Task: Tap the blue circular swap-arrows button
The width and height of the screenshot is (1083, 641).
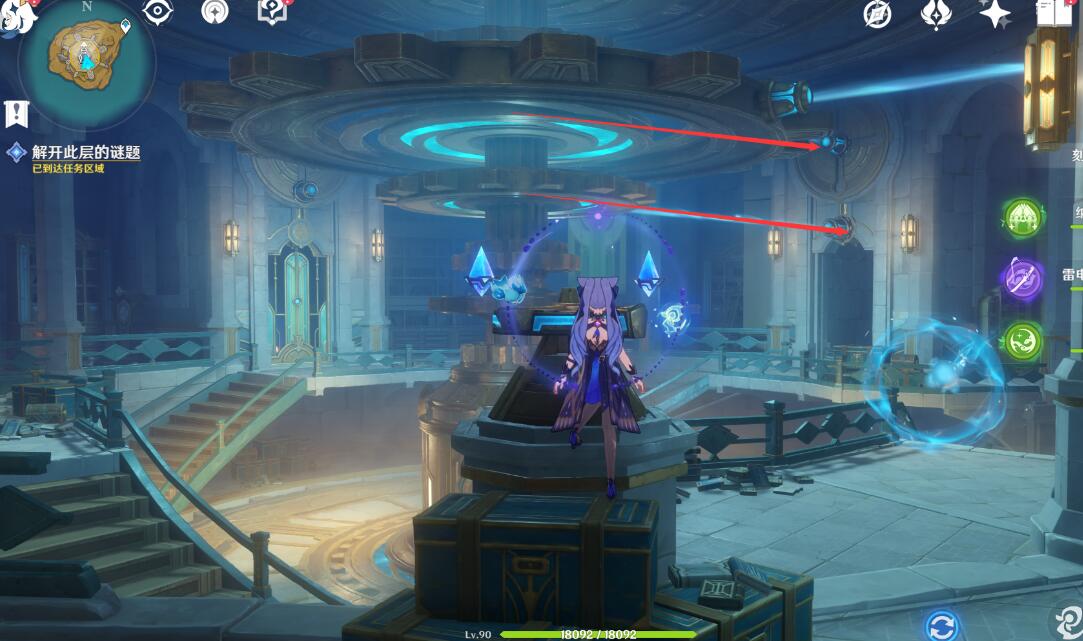Action: coord(941,627)
